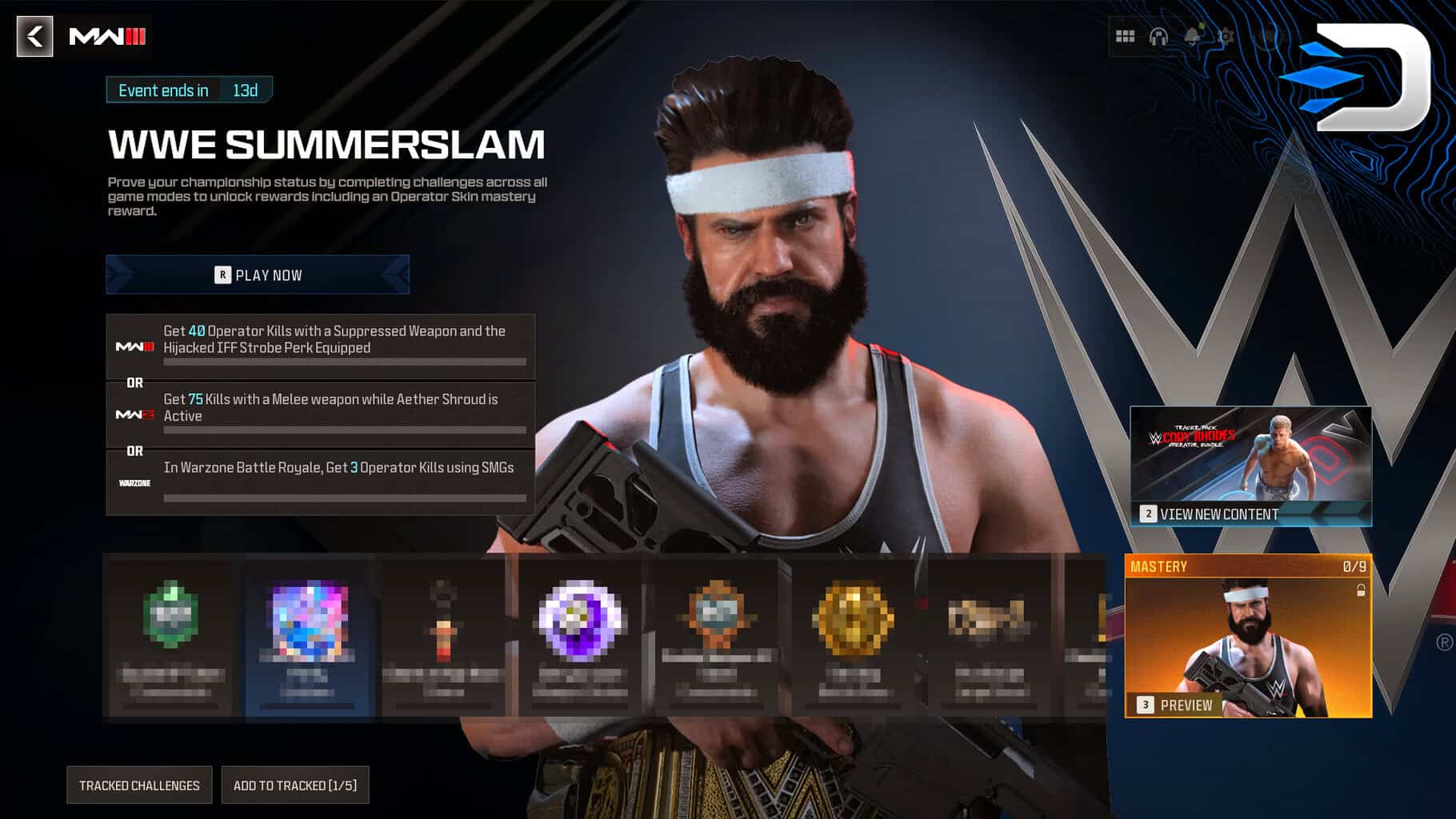
Task: Open the notifications bell icon
Action: click(1193, 35)
